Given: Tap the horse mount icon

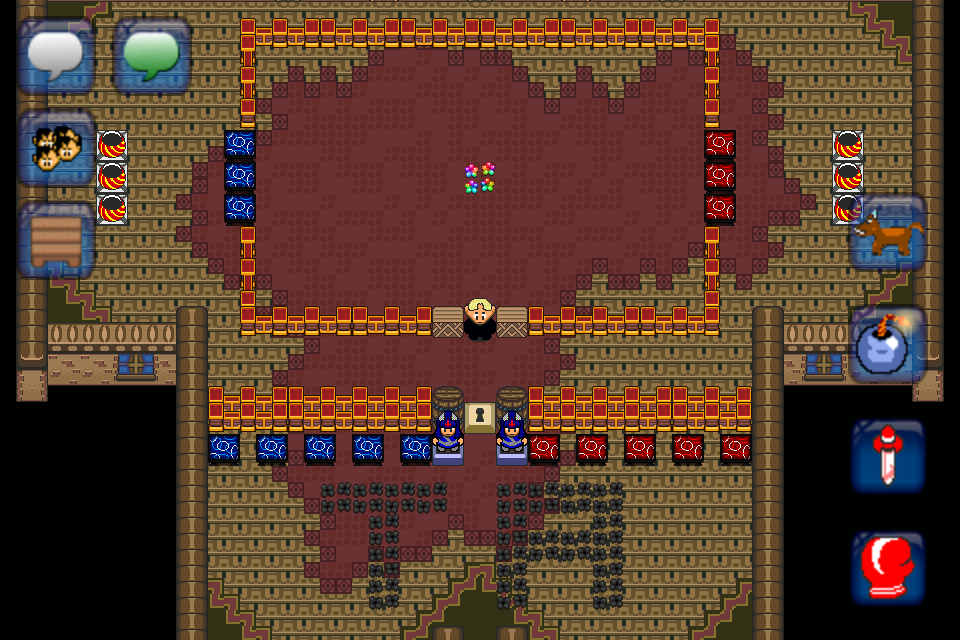Looking at the screenshot, I should (x=888, y=234).
